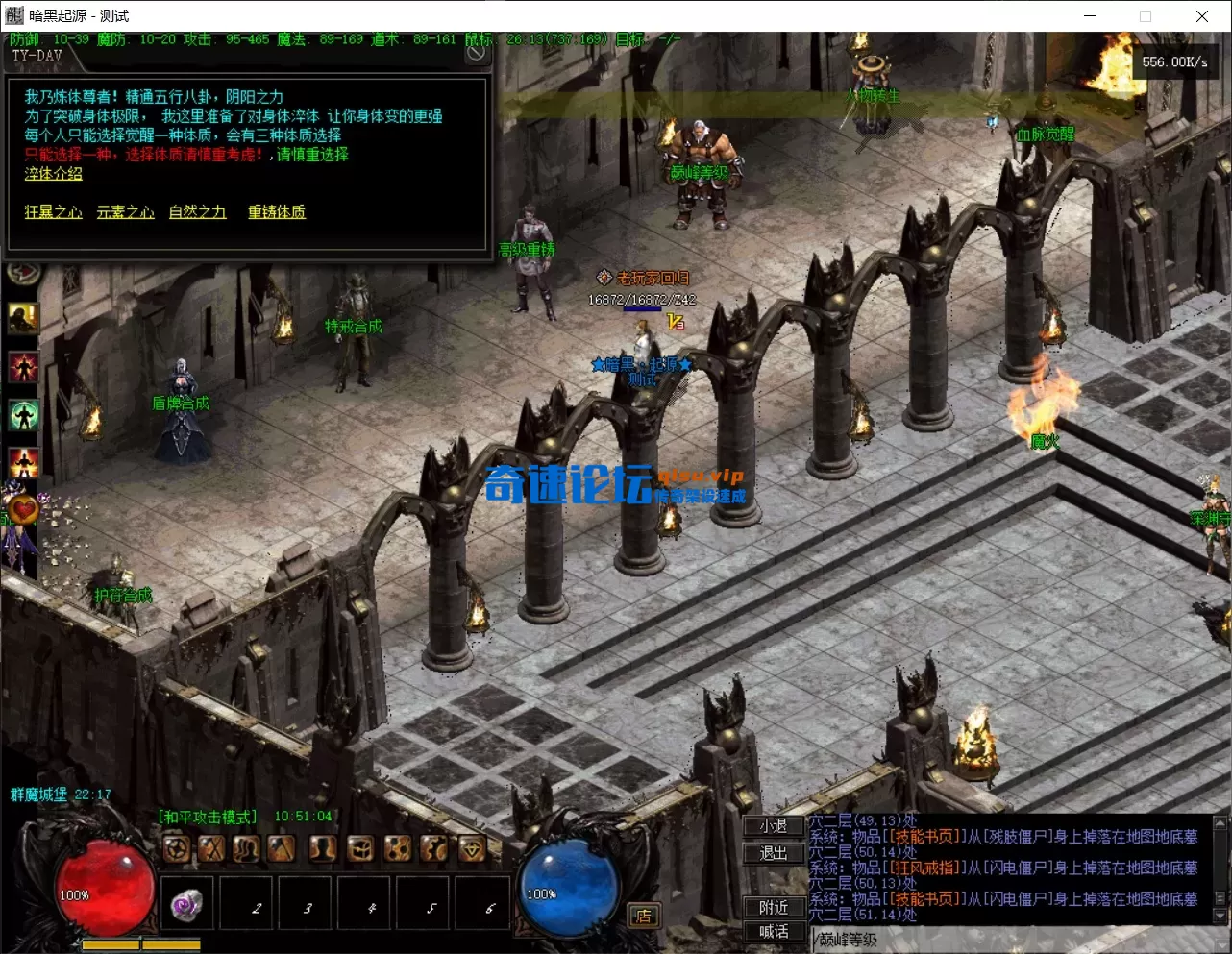Open the 淬体介绍 introduction link
1232x954 pixels.
point(53,174)
